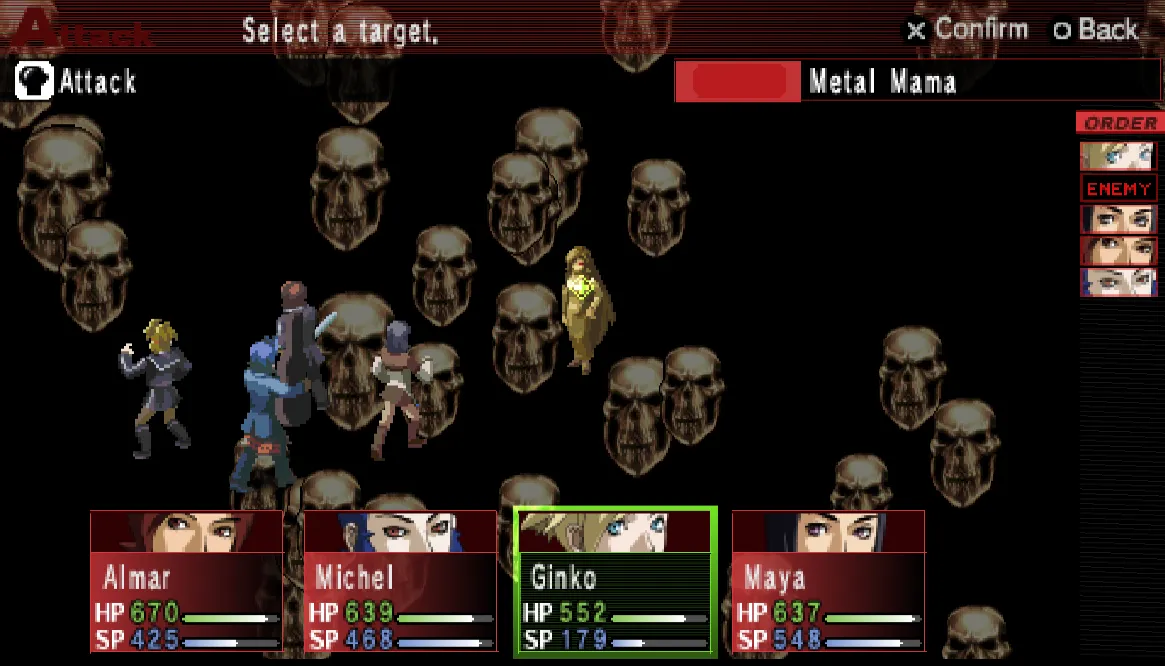Pick the red-haired portrait in turn order
1165x666 pixels.
pyautogui.click(x=1117, y=250)
